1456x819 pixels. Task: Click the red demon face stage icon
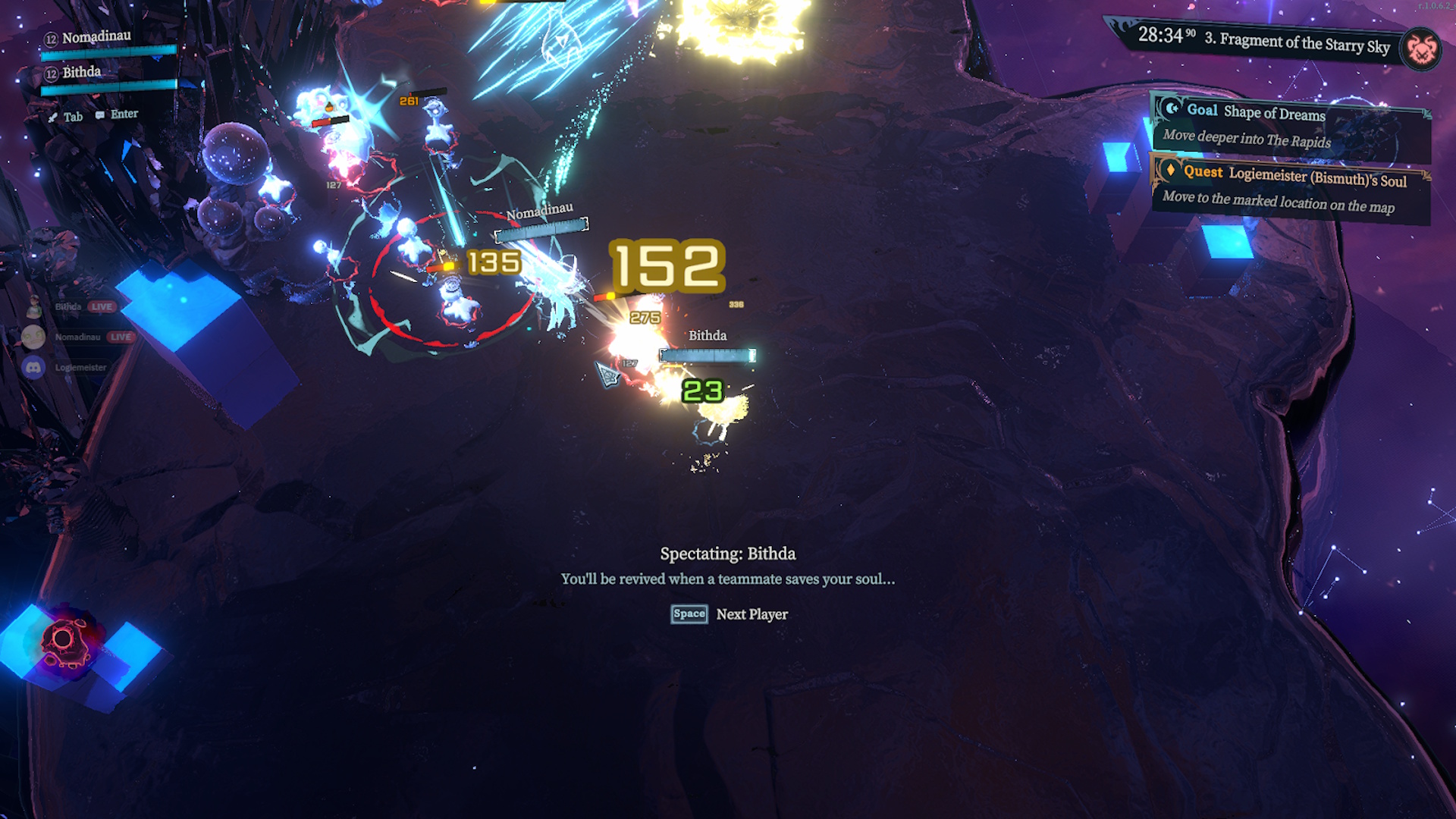pyautogui.click(x=1422, y=50)
